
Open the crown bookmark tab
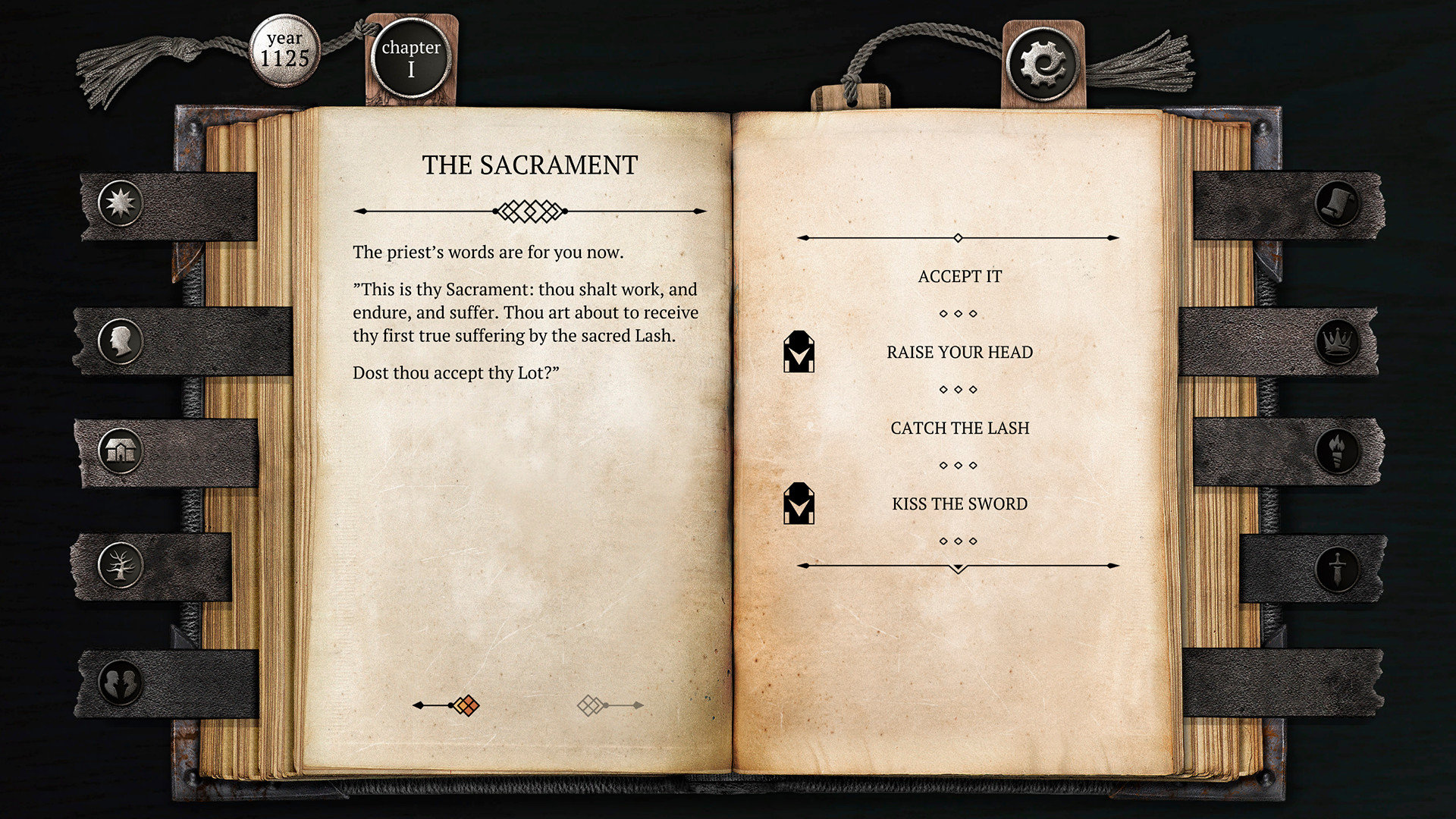[1338, 341]
